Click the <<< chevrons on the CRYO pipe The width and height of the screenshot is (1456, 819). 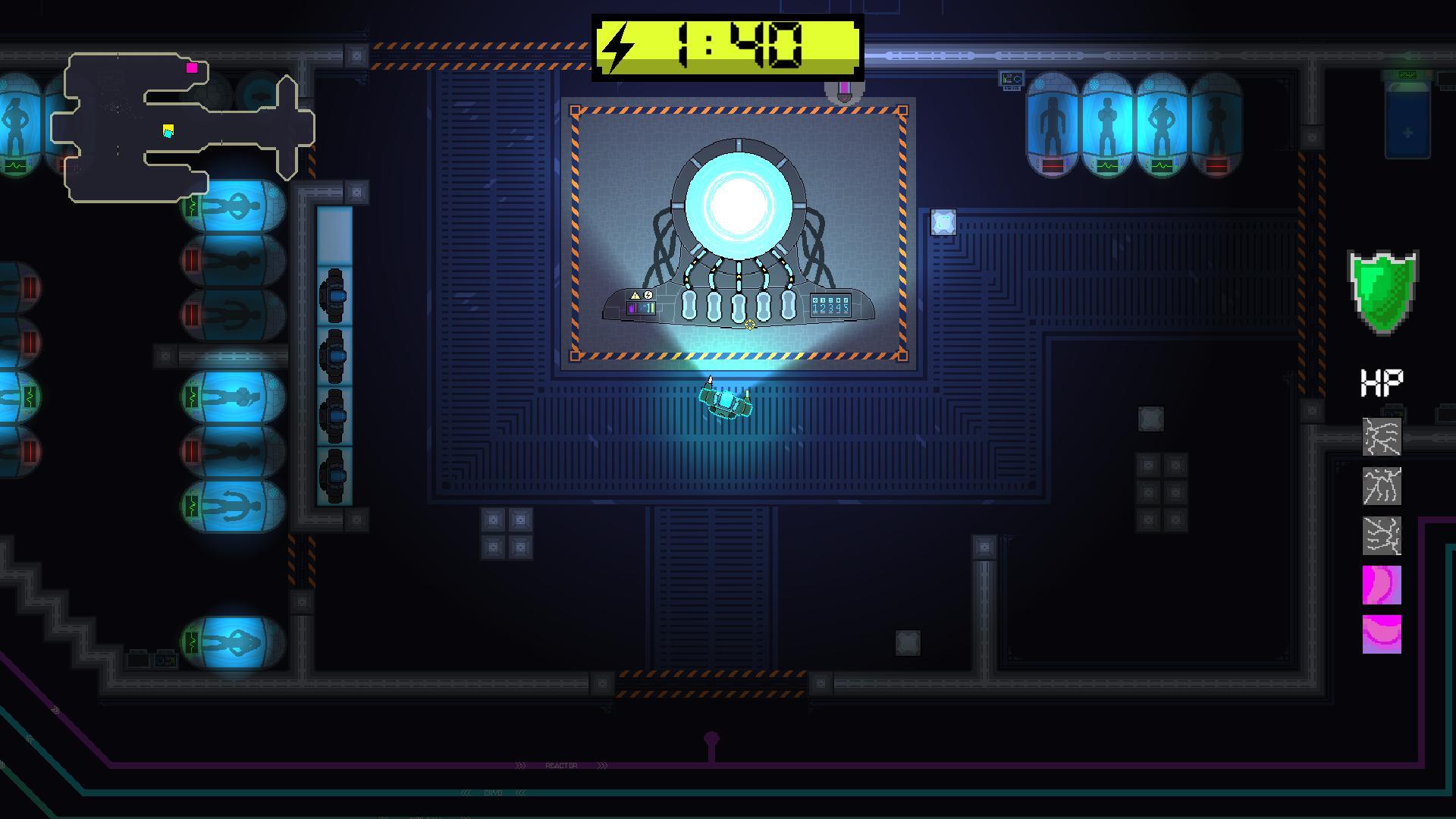(x=467, y=792)
